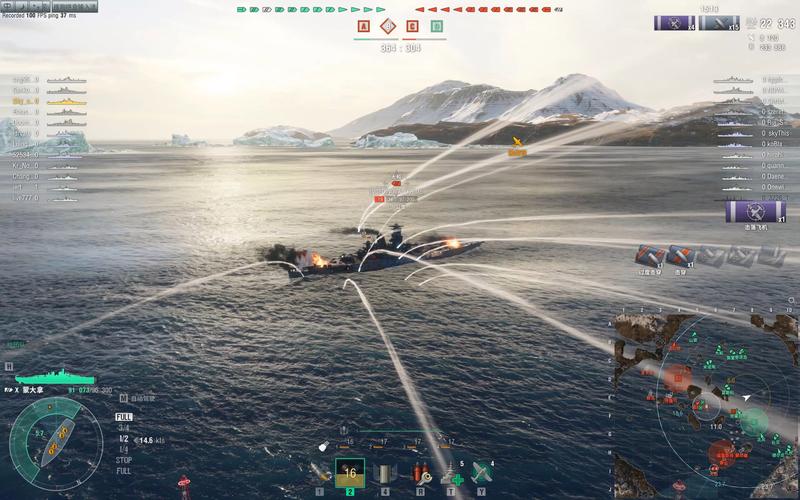Select the green C capture point indicator

437,27
